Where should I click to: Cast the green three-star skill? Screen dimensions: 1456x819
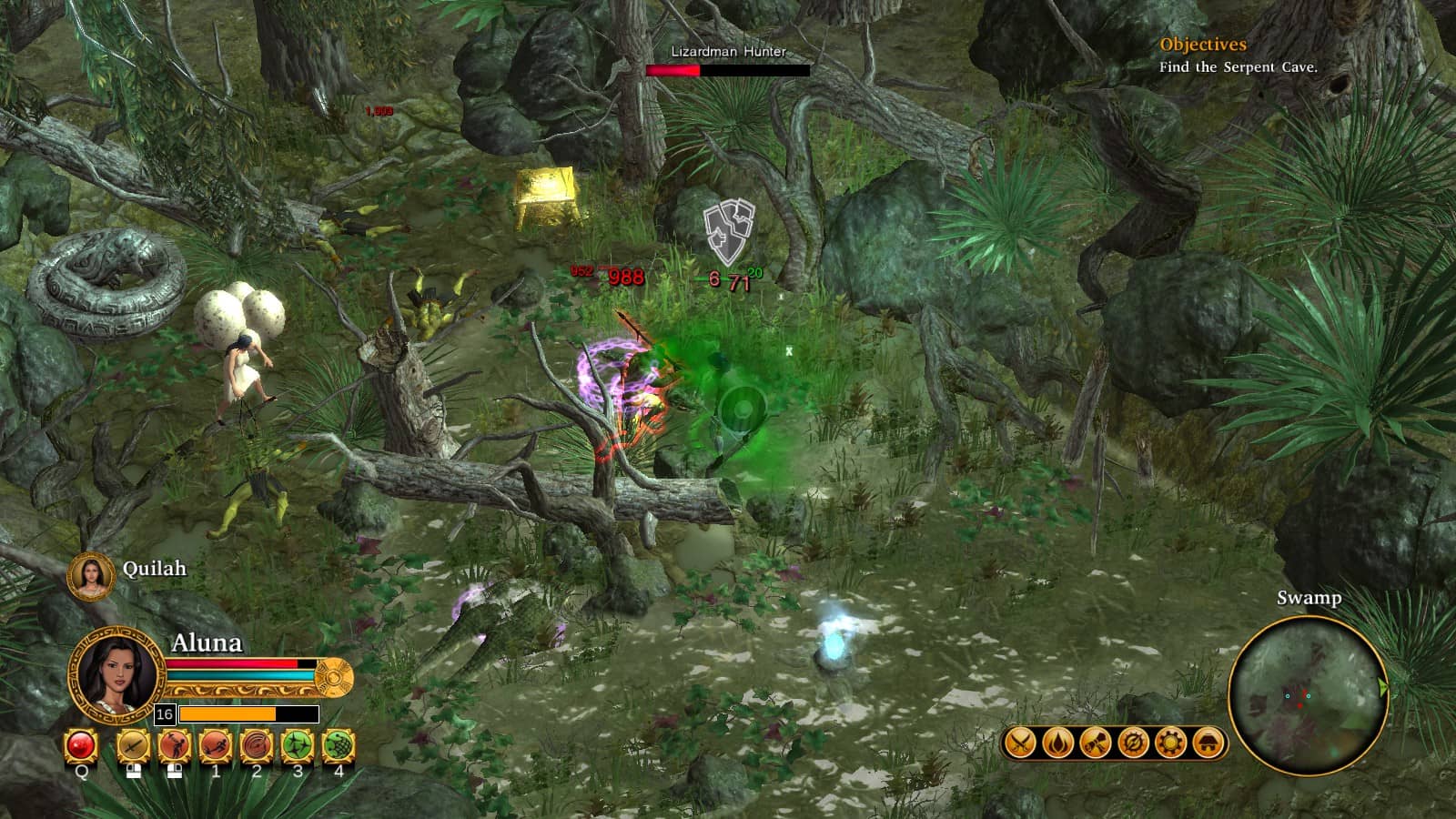(298, 746)
